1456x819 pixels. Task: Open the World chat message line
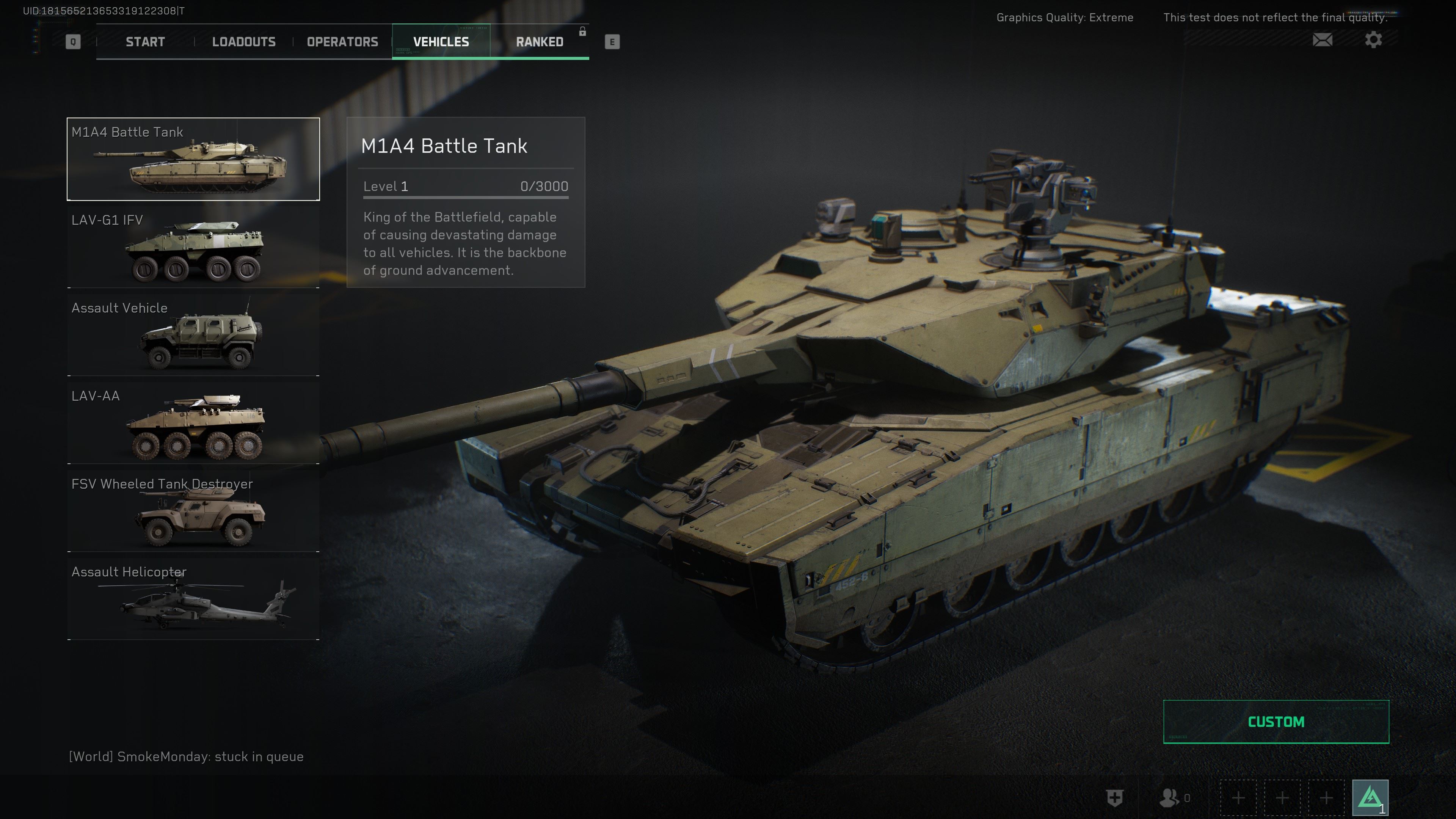pyautogui.click(x=186, y=757)
